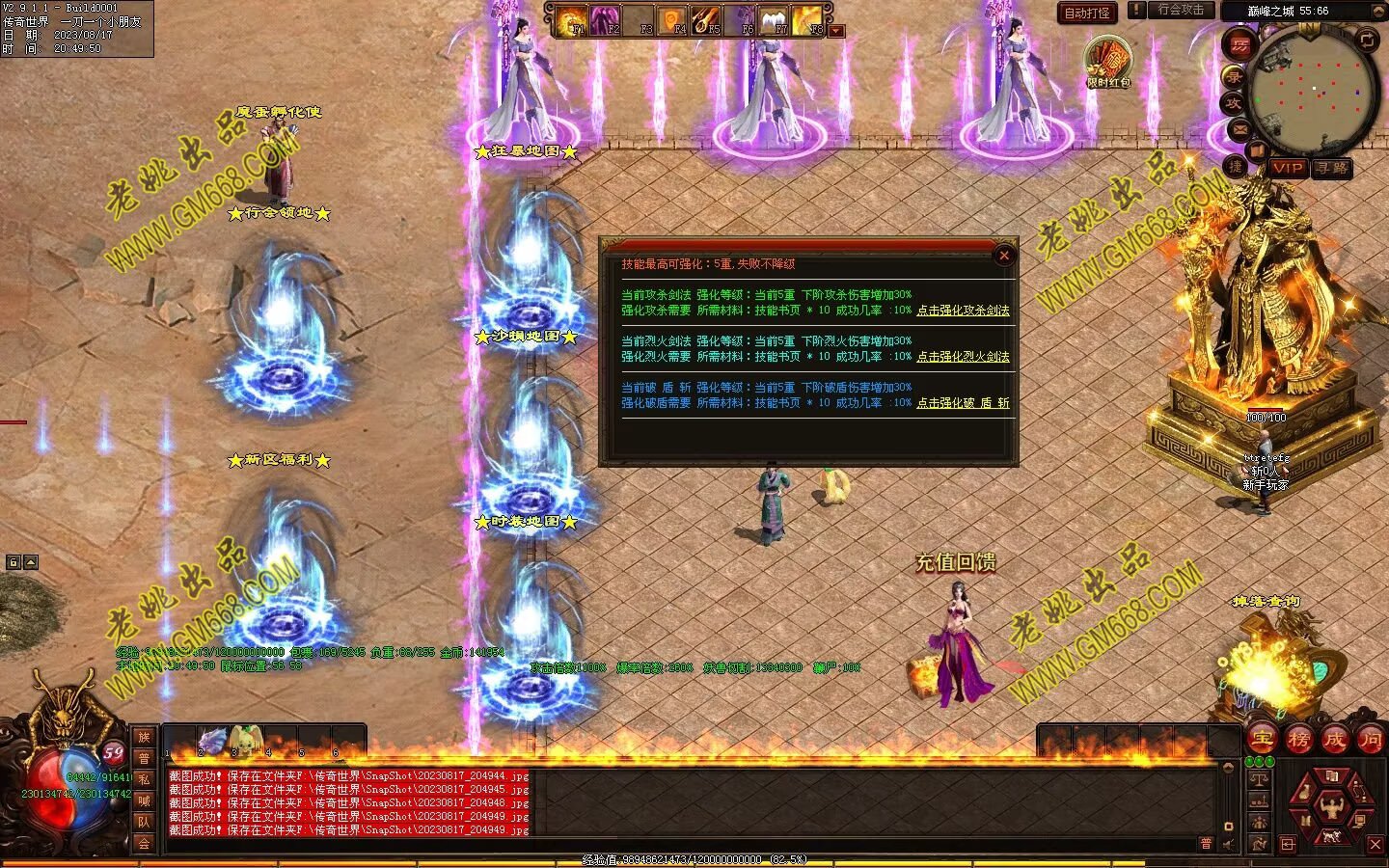Image resolution: width=1389 pixels, height=868 pixels.
Task: Open the mail envelope icon
Action: 1239,129
